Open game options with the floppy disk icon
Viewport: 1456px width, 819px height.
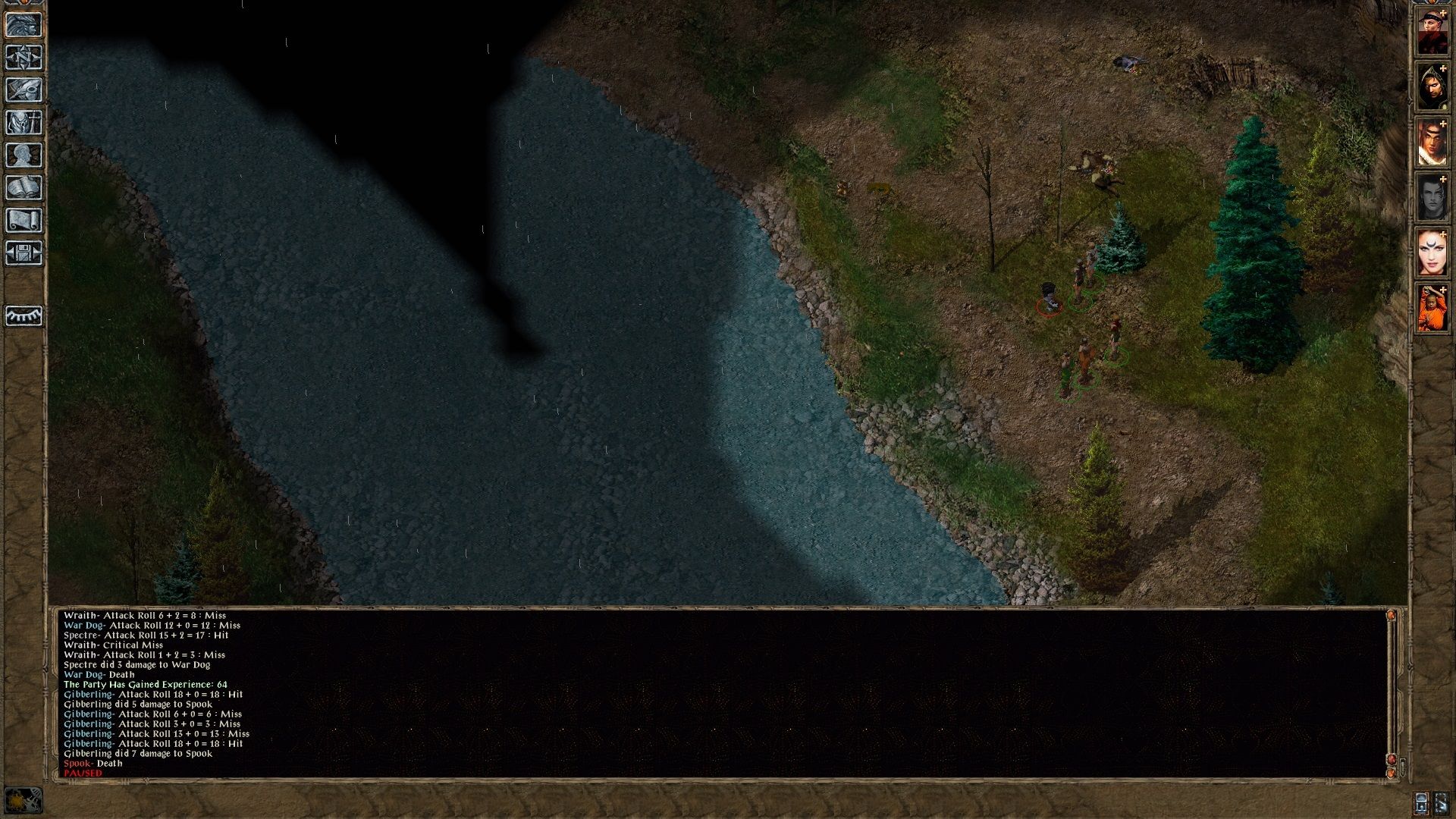(x=25, y=250)
